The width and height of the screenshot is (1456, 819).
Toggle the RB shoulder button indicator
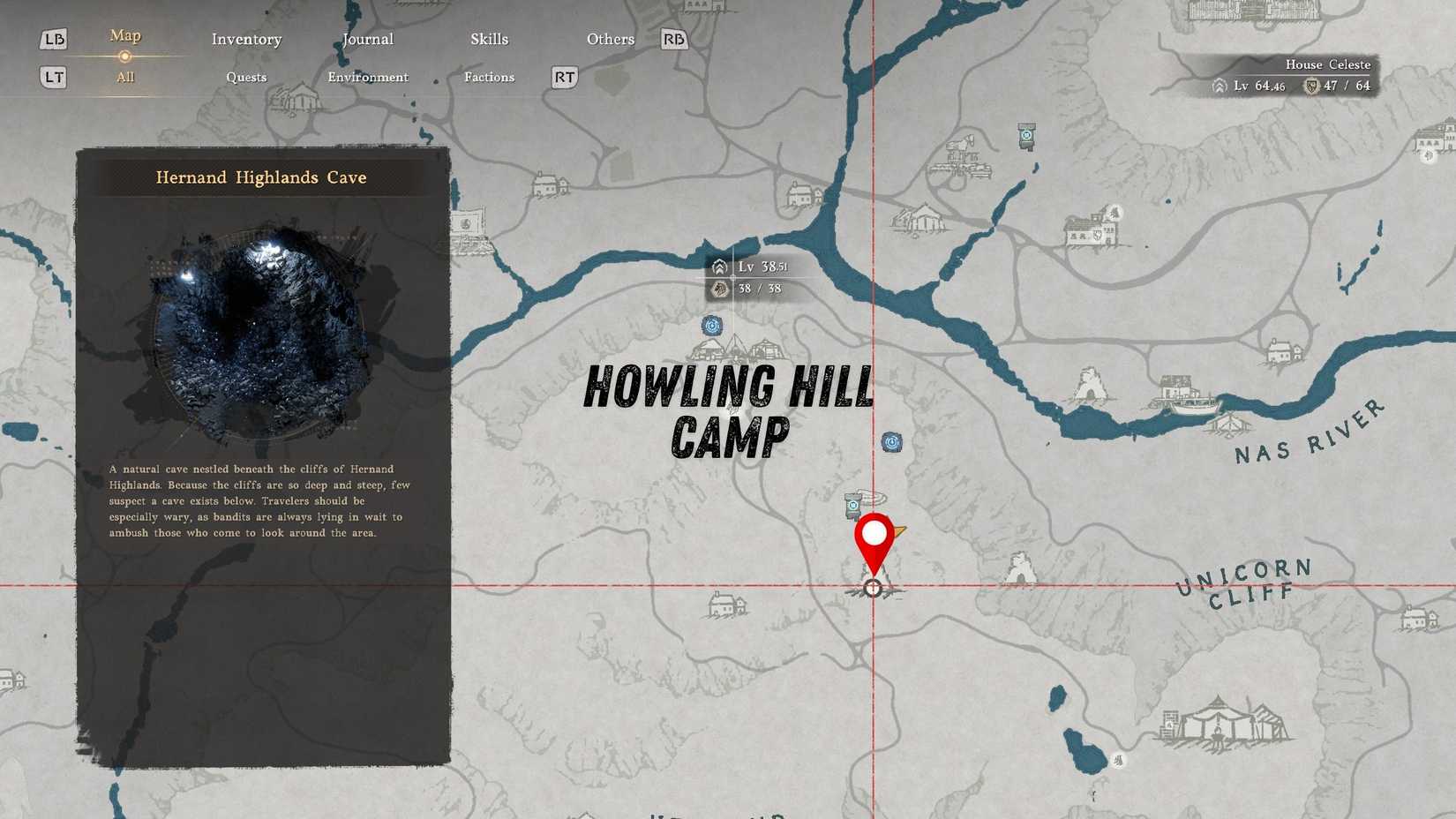[x=673, y=40]
